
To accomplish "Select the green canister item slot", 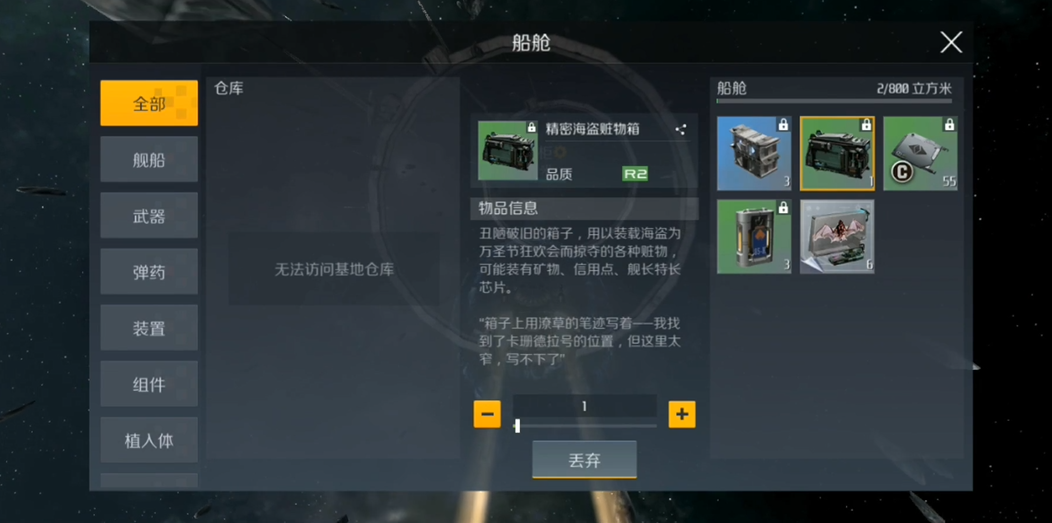I will click(754, 236).
